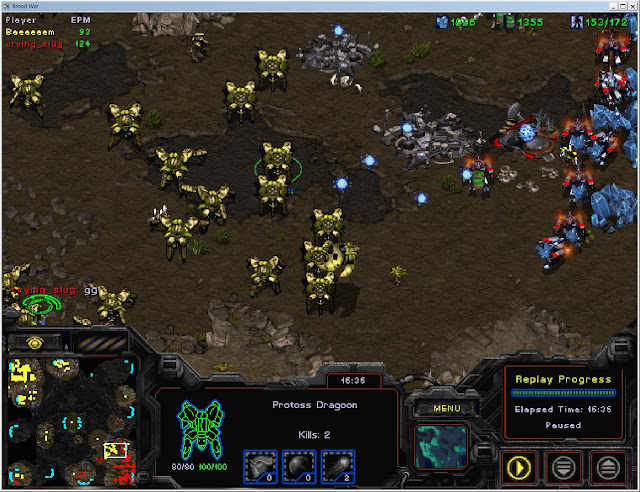This screenshot has width=640, height=492.
Task: Slow down the replay speed
Action: (x=565, y=465)
